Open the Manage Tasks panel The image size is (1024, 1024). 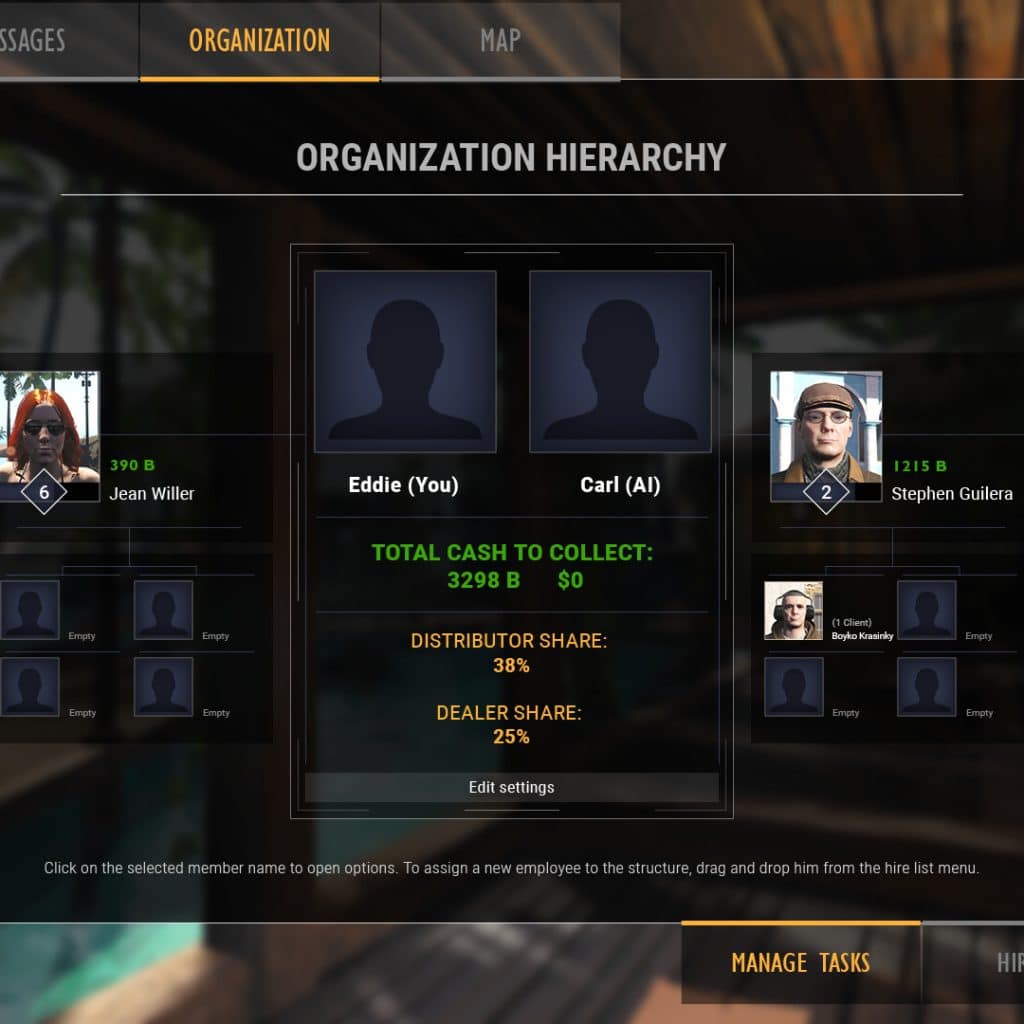(800, 963)
